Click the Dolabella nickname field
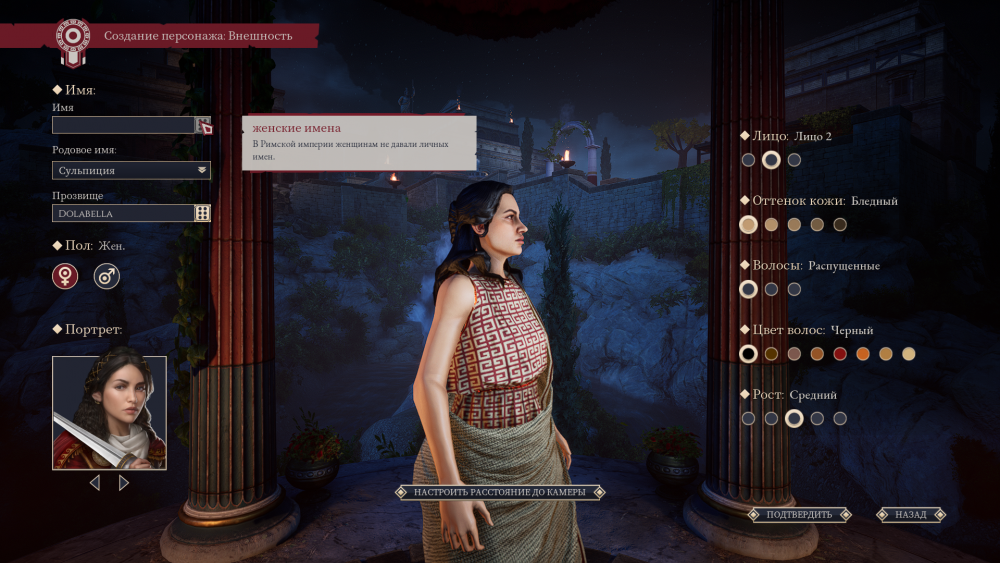The height and width of the screenshot is (563, 1000). [123, 213]
